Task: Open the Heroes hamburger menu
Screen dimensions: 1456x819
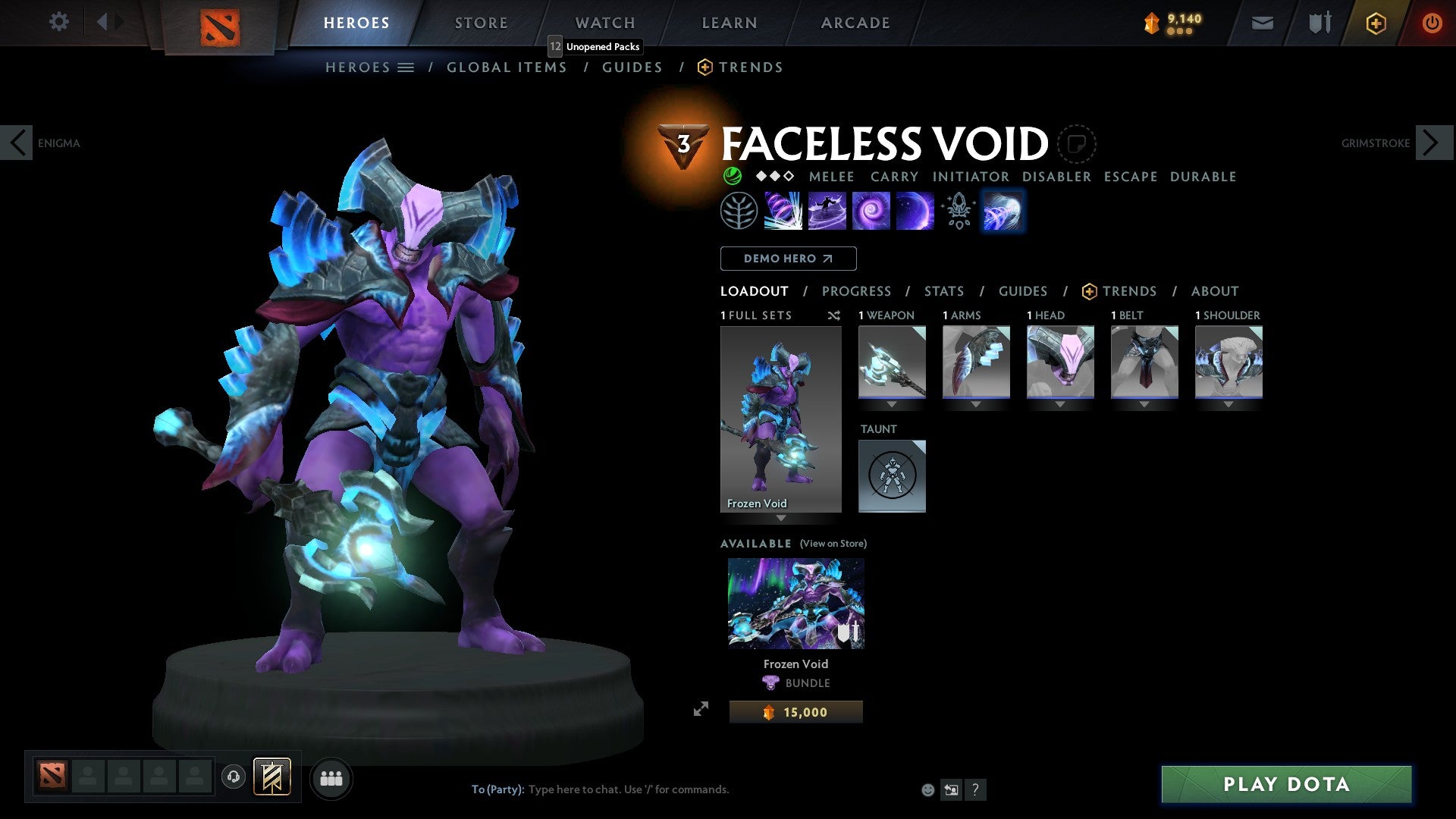Action: pos(406,67)
